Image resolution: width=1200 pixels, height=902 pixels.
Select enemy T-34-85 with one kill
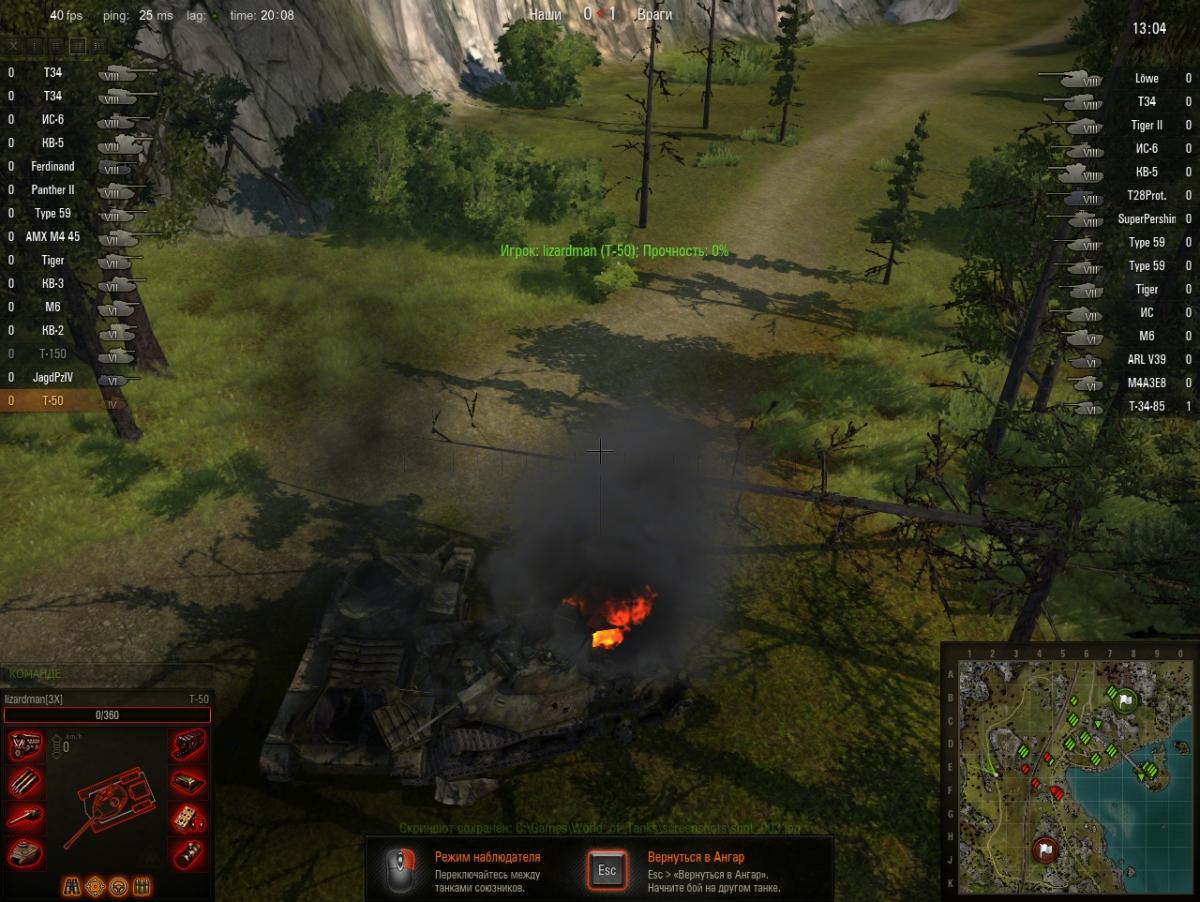(1146, 407)
